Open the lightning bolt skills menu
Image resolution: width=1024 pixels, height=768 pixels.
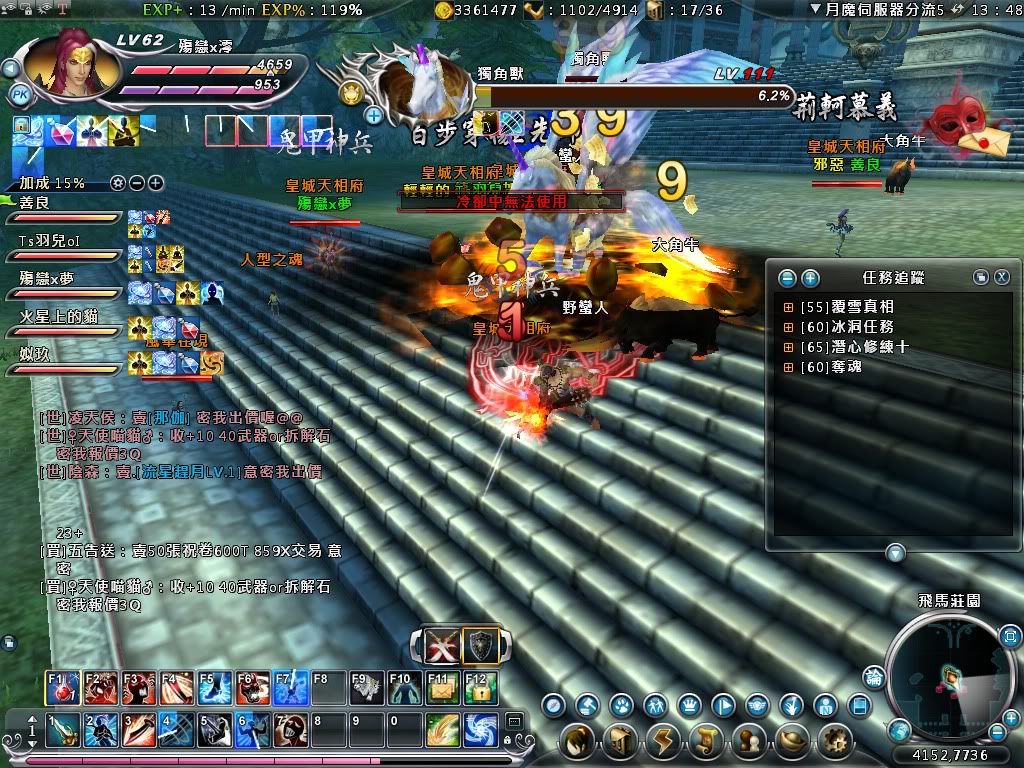[x=663, y=742]
